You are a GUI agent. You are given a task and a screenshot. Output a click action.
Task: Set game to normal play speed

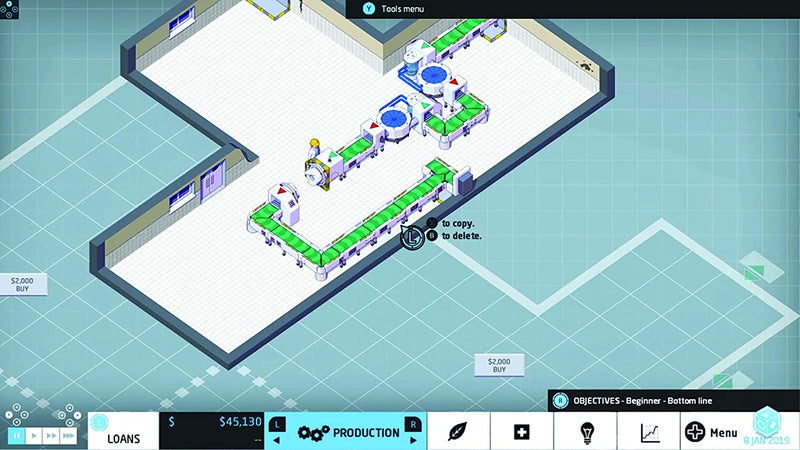pos(34,436)
